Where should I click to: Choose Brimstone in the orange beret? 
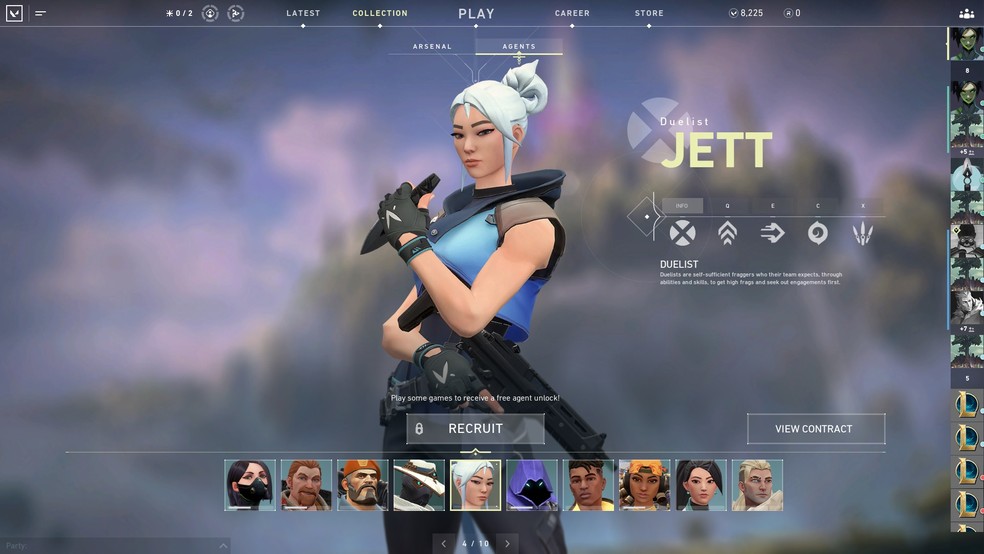(x=362, y=485)
